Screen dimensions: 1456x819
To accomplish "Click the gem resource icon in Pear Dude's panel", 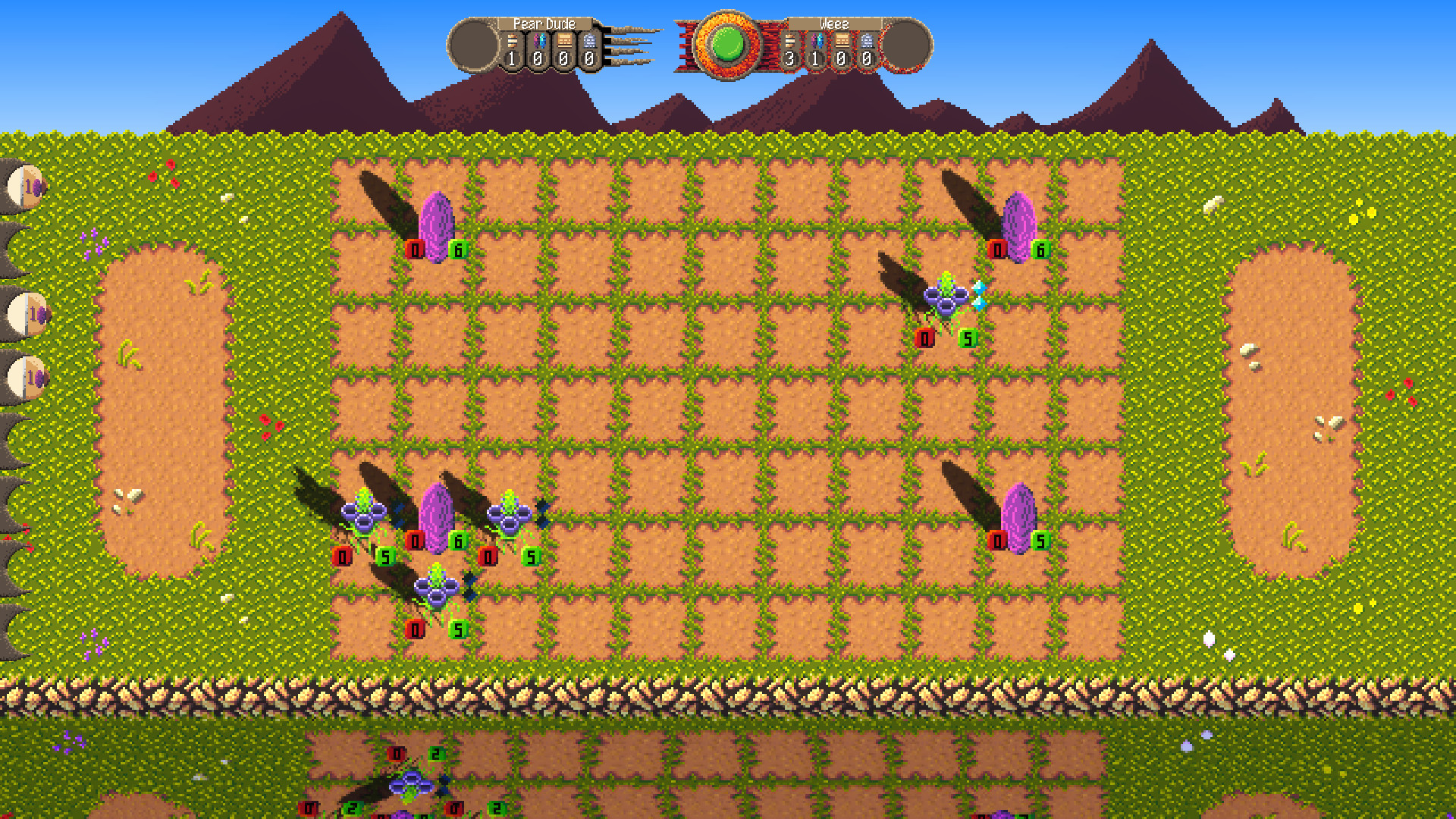I will [540, 41].
